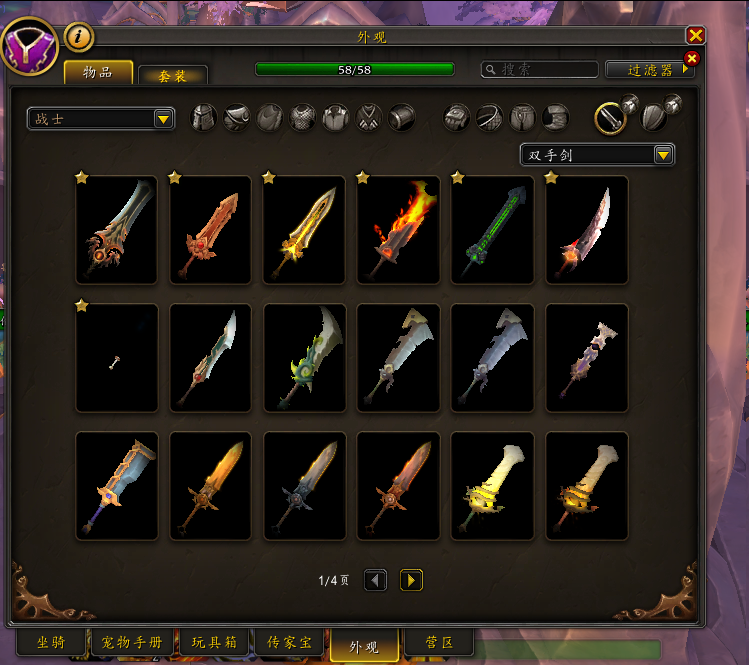This screenshot has width=749, height=665.
Task: Open the 玩具箱 toy box tab
Action: 213,642
